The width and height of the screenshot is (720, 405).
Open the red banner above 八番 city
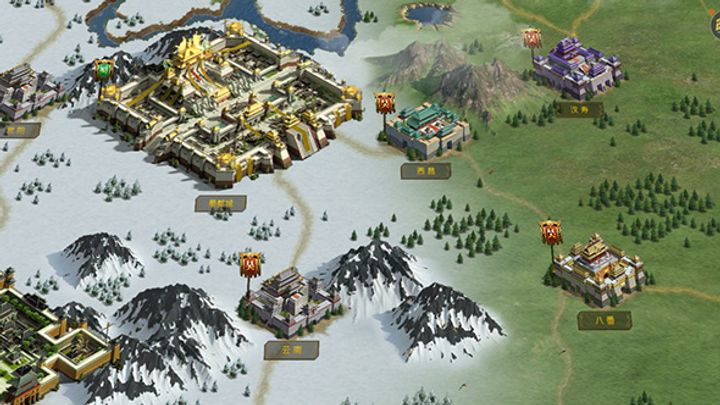[551, 233]
